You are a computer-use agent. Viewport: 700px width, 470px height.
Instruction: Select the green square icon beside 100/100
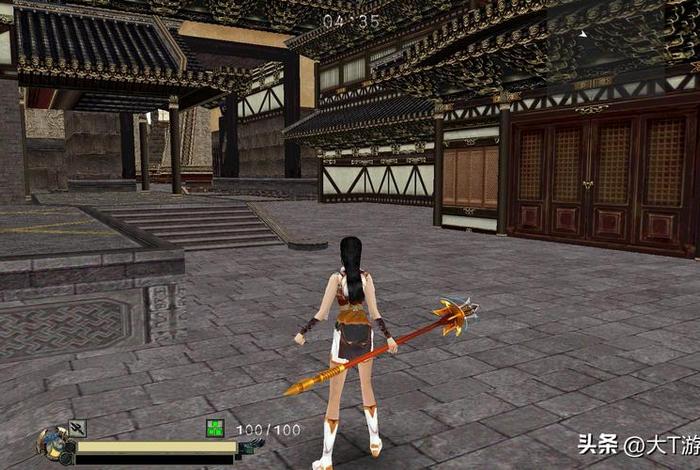[x=215, y=428]
